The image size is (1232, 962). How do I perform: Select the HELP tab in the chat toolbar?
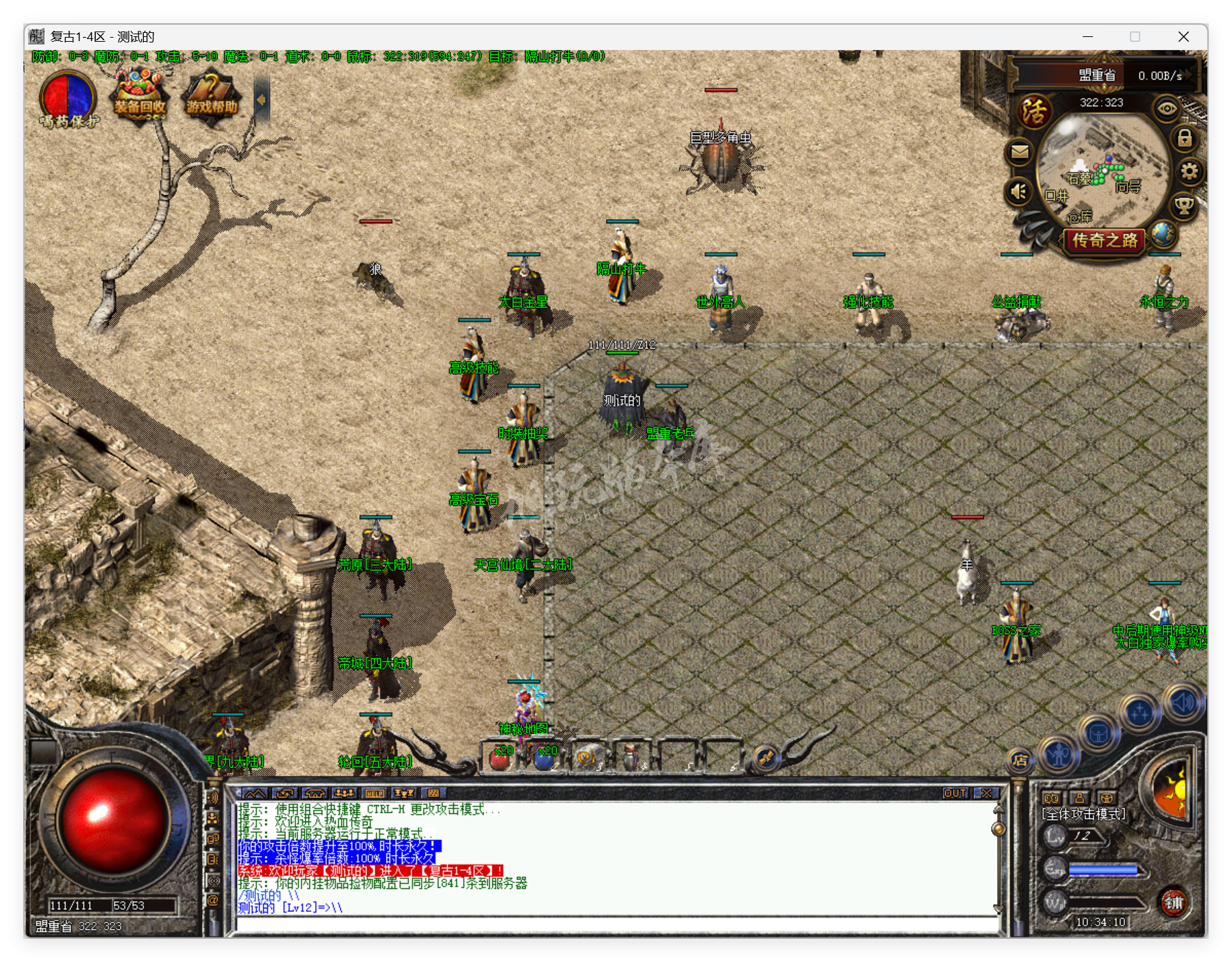click(373, 794)
